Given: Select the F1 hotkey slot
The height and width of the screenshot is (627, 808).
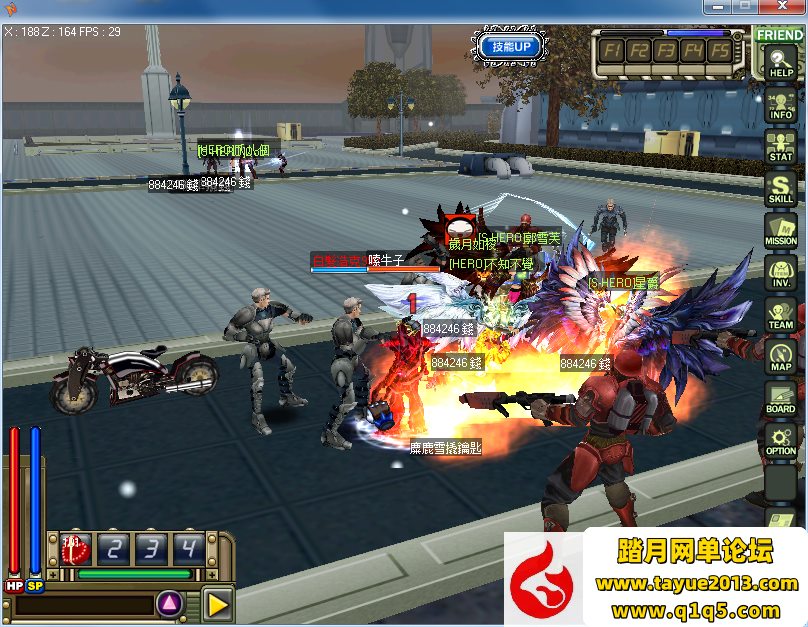Looking at the screenshot, I should click(614, 50).
